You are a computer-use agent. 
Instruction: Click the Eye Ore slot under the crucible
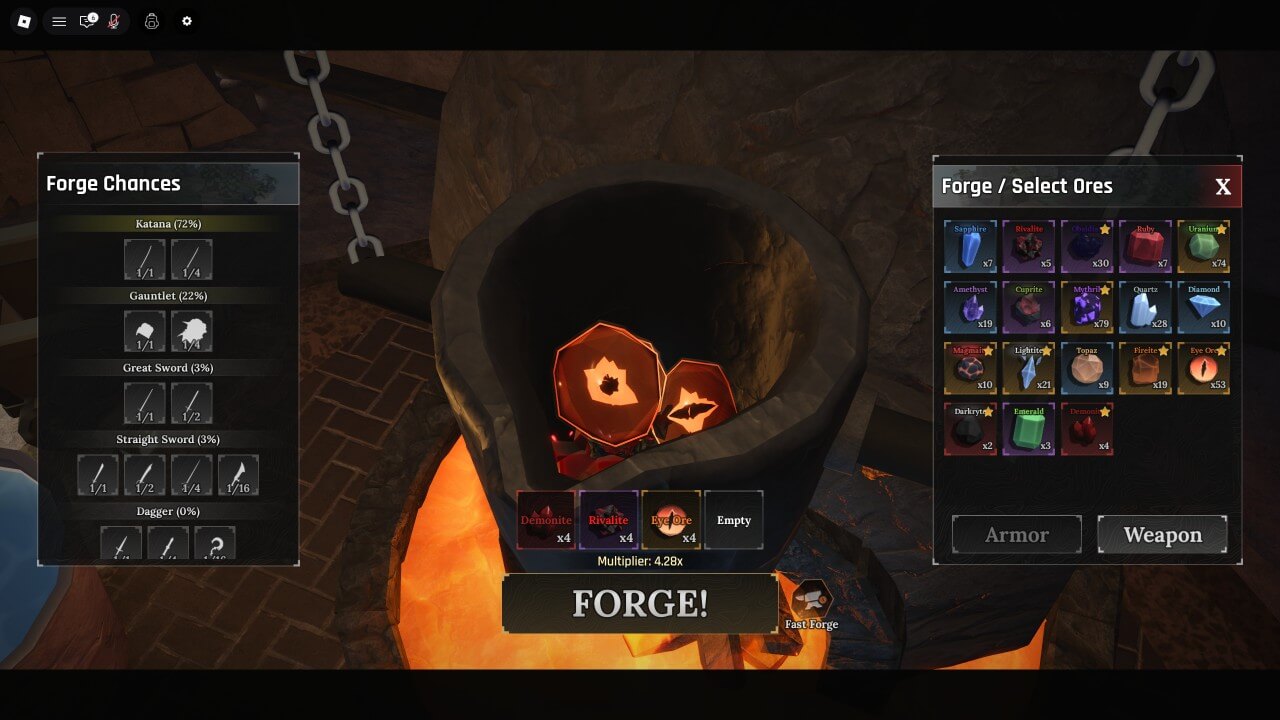[x=671, y=520]
